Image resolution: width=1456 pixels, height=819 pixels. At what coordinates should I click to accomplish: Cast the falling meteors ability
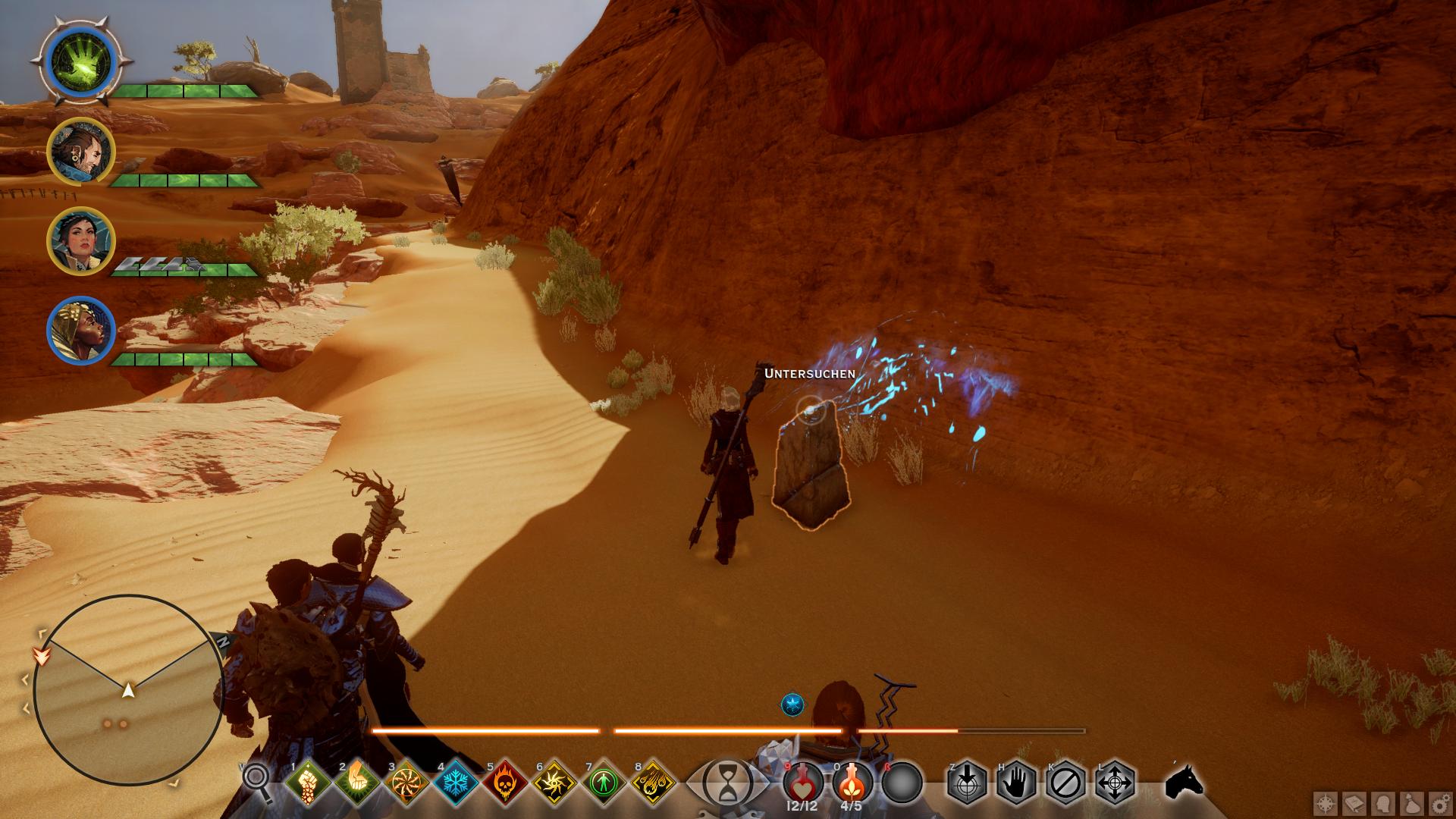pos(654,781)
